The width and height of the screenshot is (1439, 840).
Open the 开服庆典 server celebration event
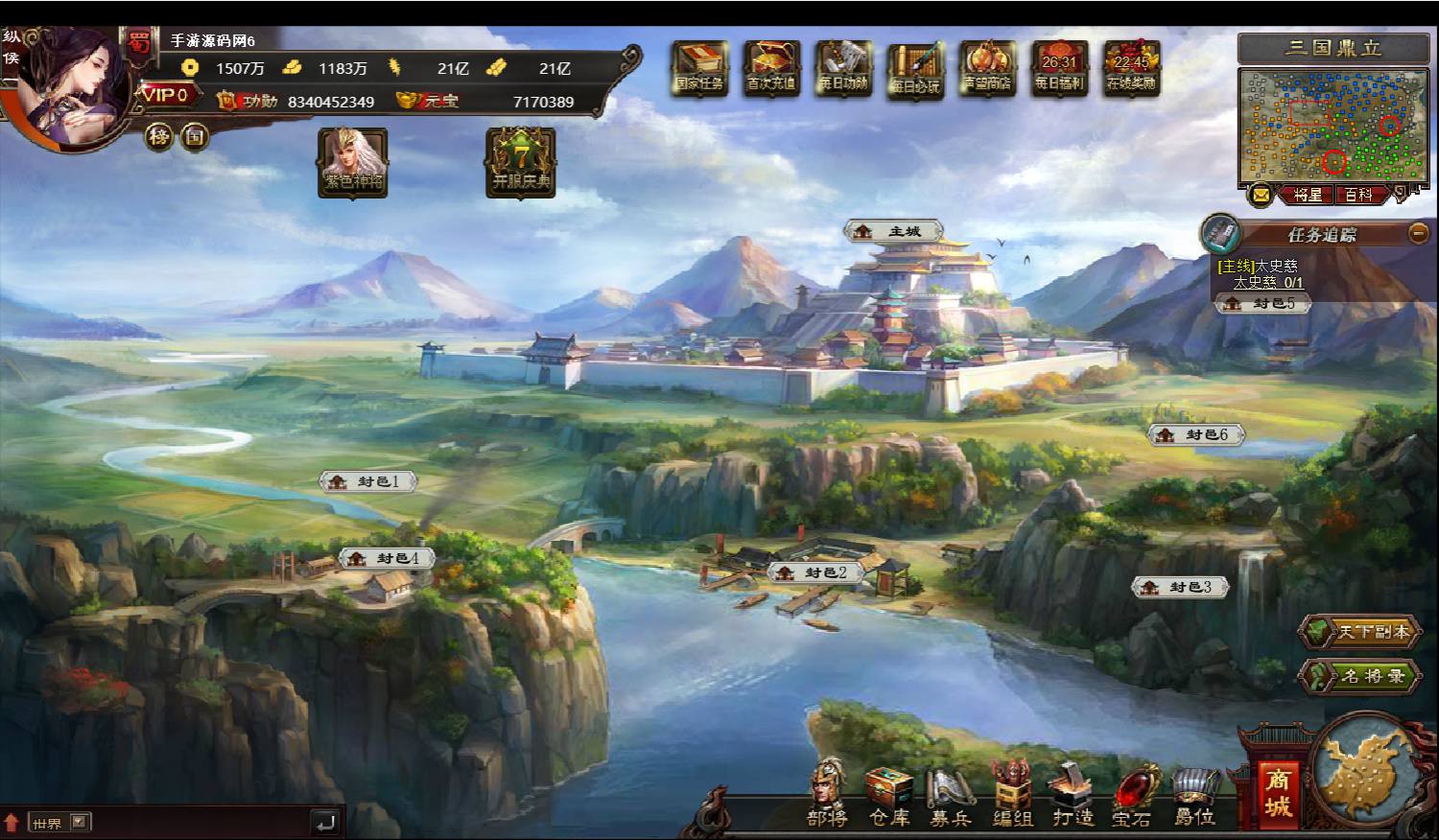pos(521,162)
